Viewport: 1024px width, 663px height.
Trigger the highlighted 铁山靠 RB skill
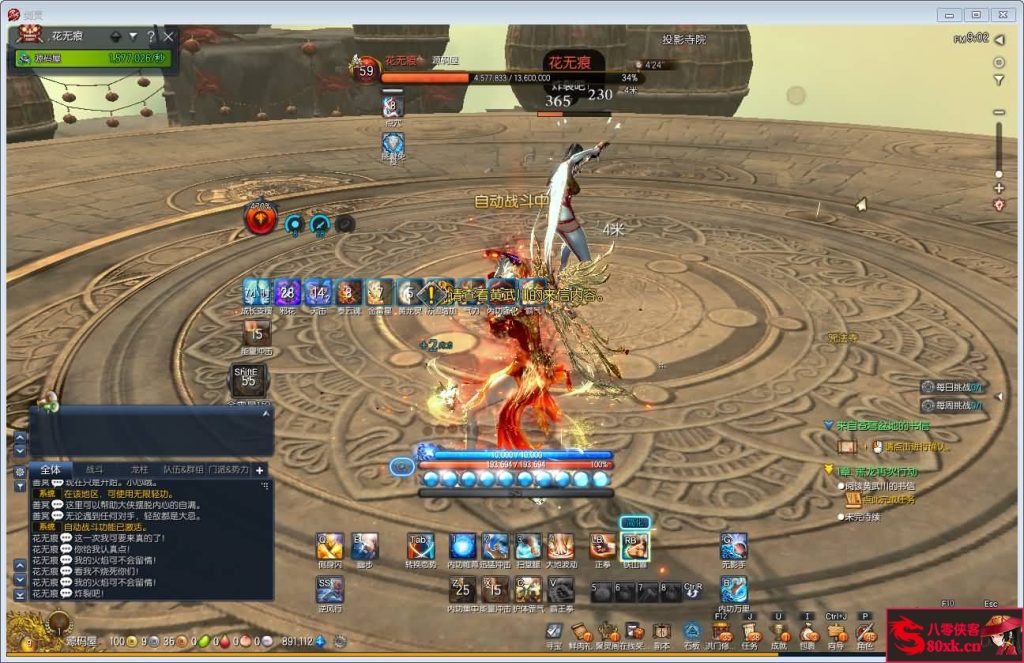click(635, 546)
